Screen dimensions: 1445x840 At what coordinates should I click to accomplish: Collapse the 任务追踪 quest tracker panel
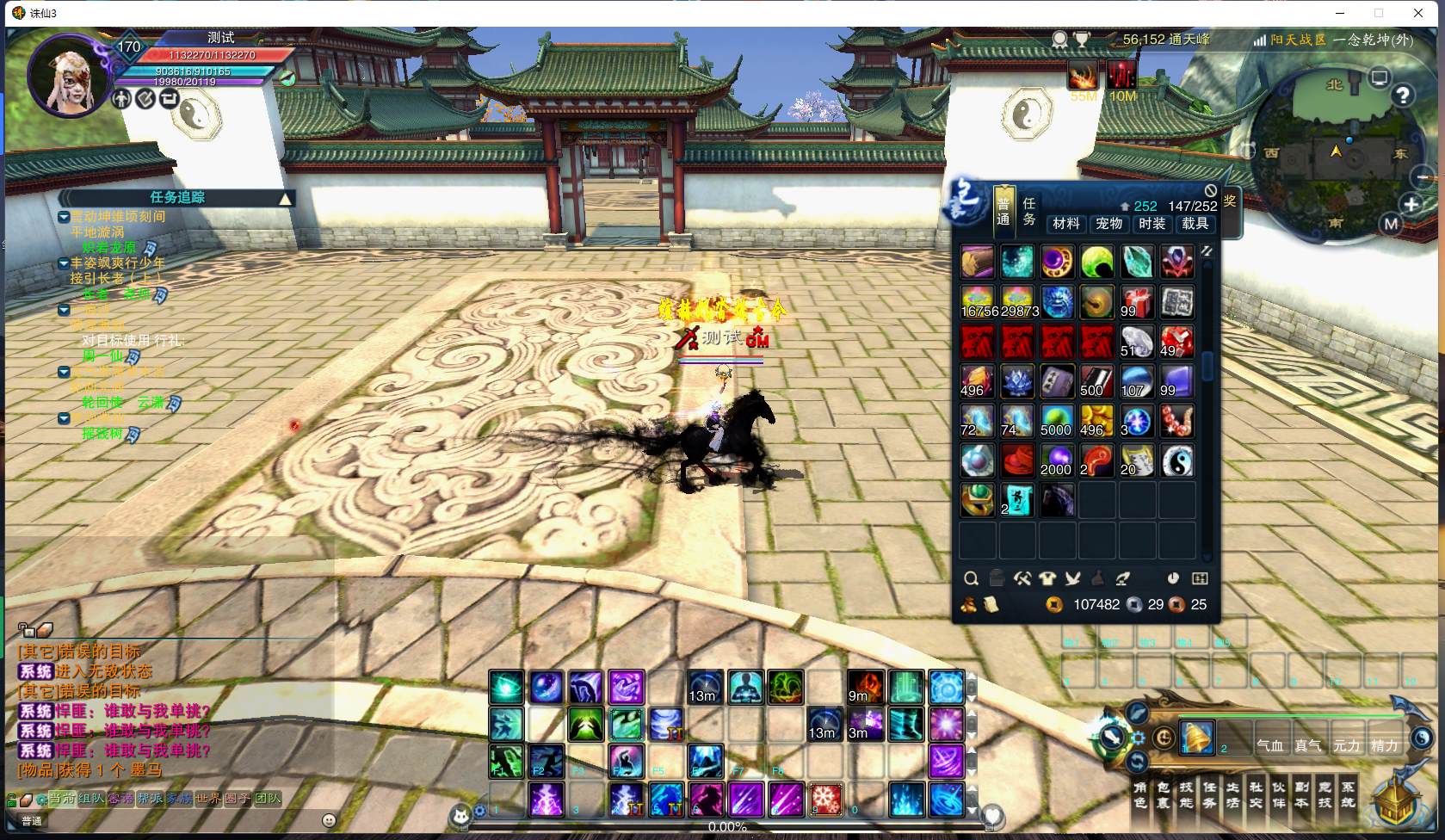click(x=285, y=198)
